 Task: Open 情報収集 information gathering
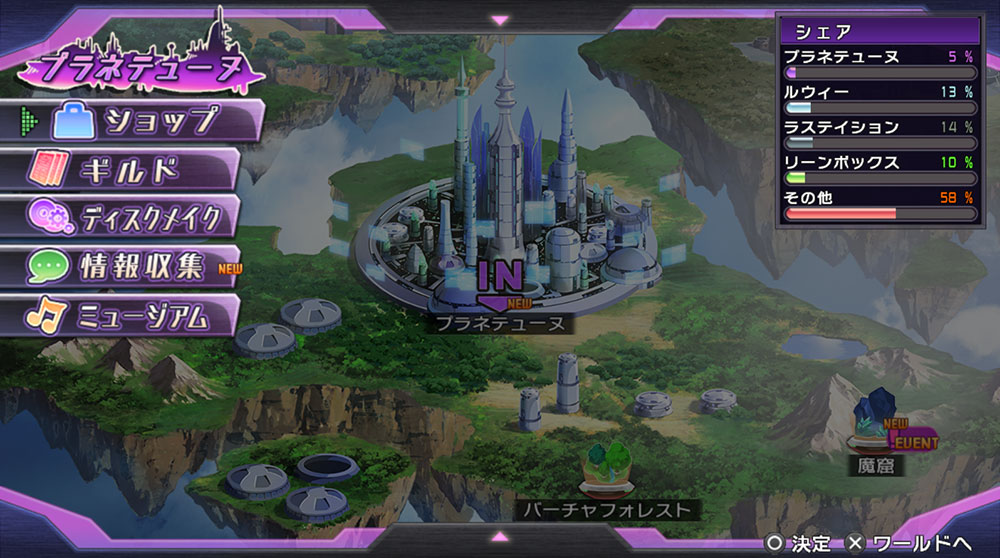point(125,266)
